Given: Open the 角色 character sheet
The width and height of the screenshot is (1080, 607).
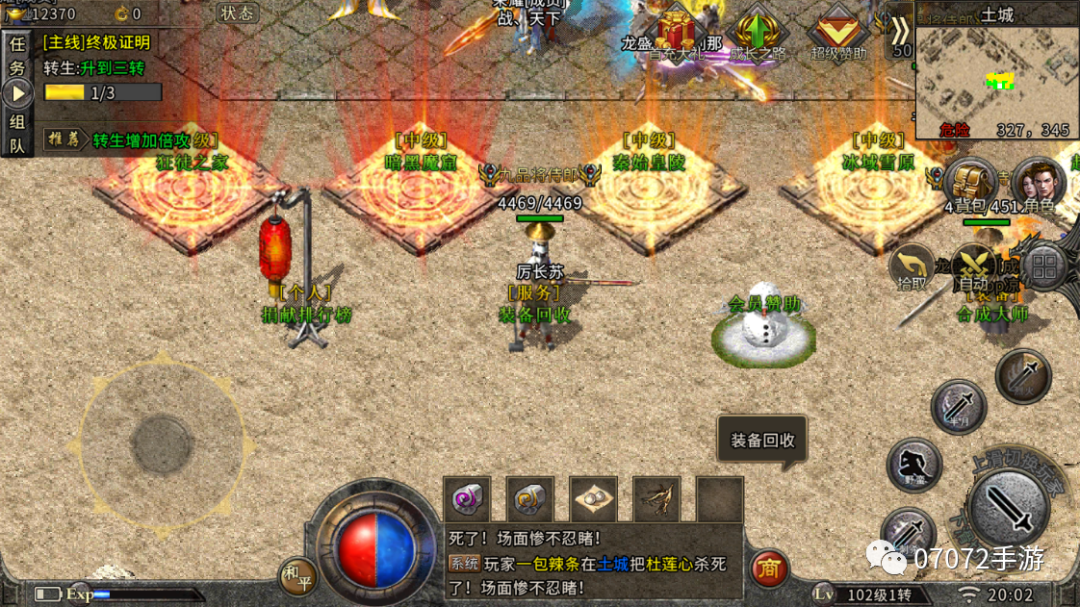Looking at the screenshot, I should coord(1038,184).
